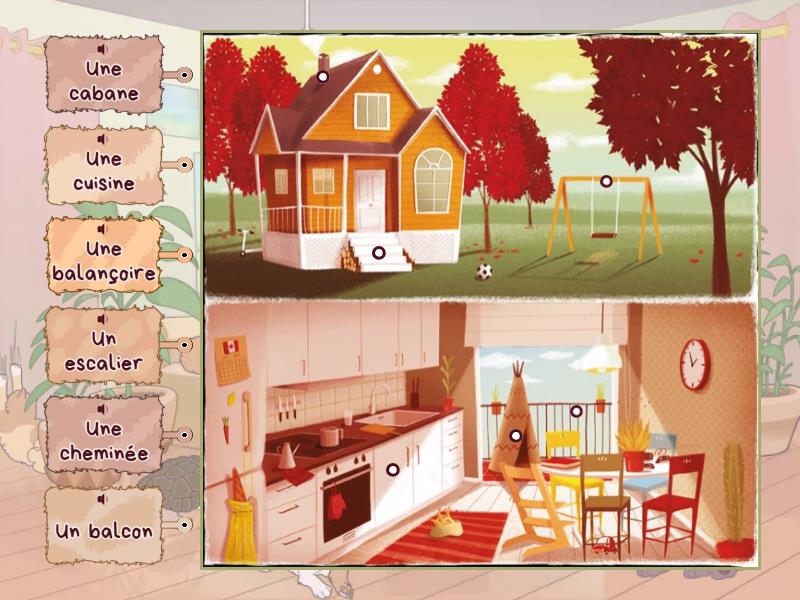Image resolution: width=800 pixels, height=600 pixels.
Task: Click the target dot on the chimney
Action: click(323, 75)
